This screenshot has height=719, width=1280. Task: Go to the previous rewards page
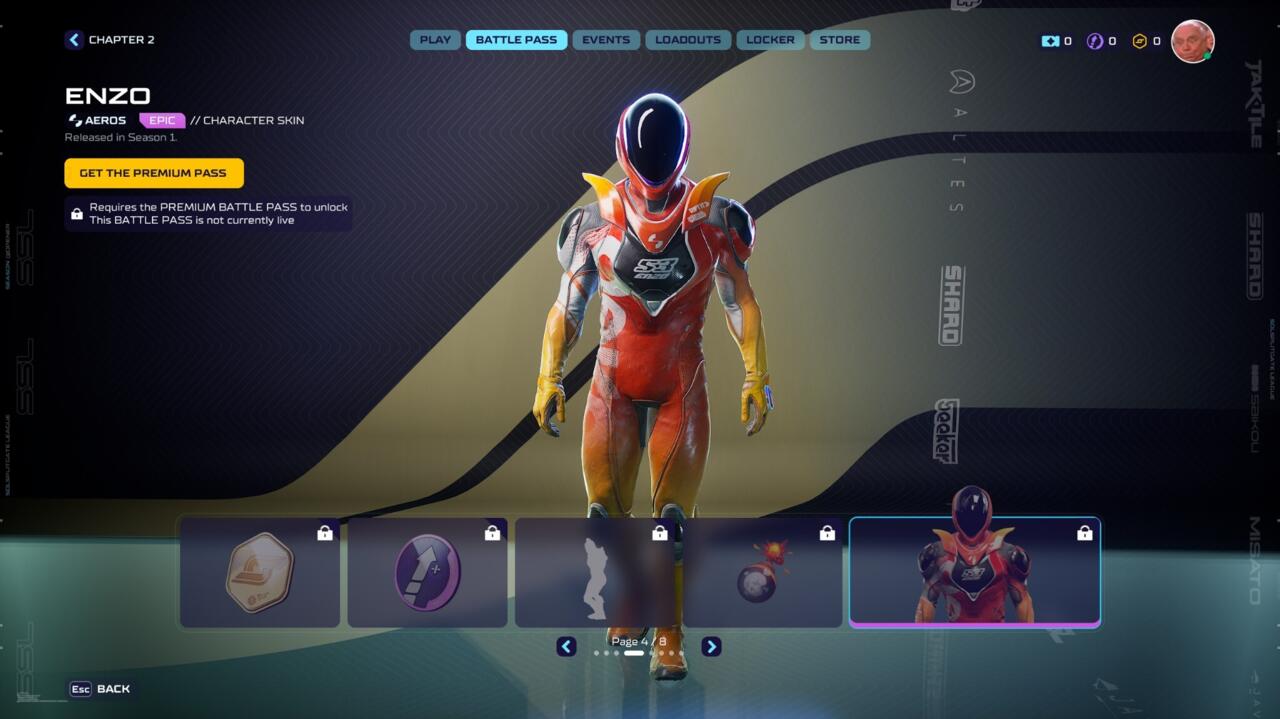[x=566, y=647]
